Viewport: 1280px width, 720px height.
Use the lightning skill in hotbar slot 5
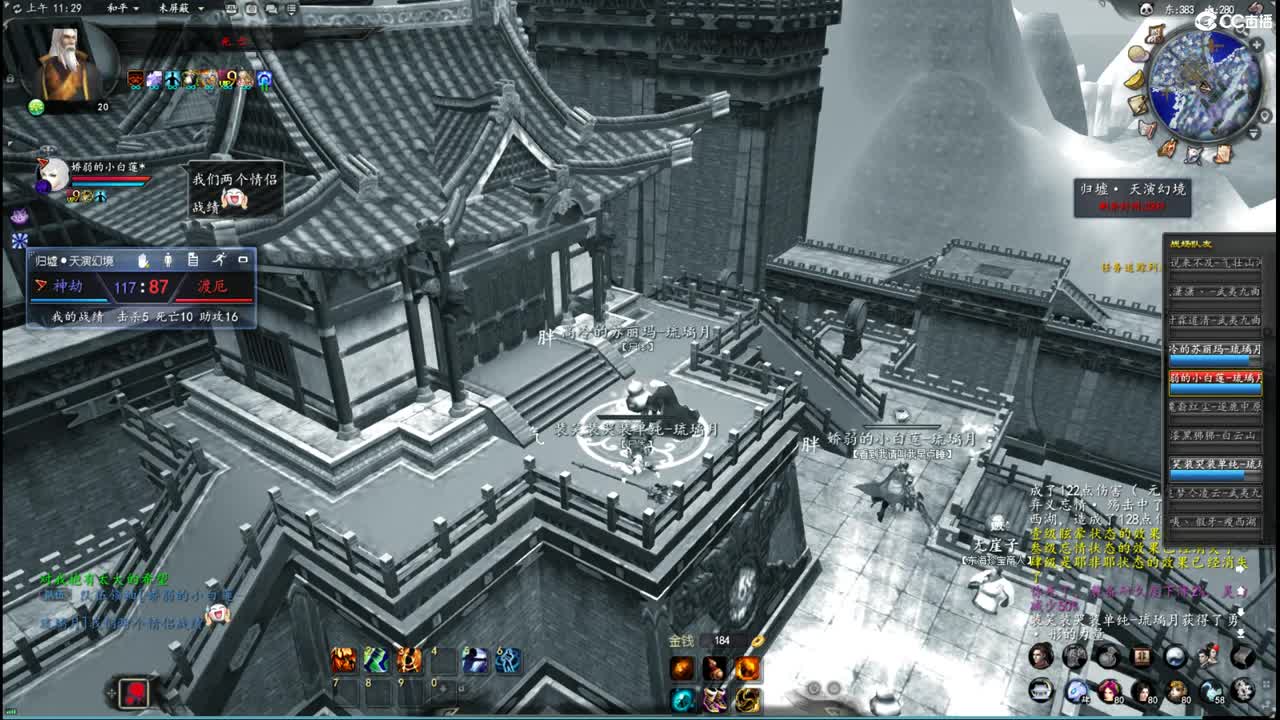coord(476,662)
